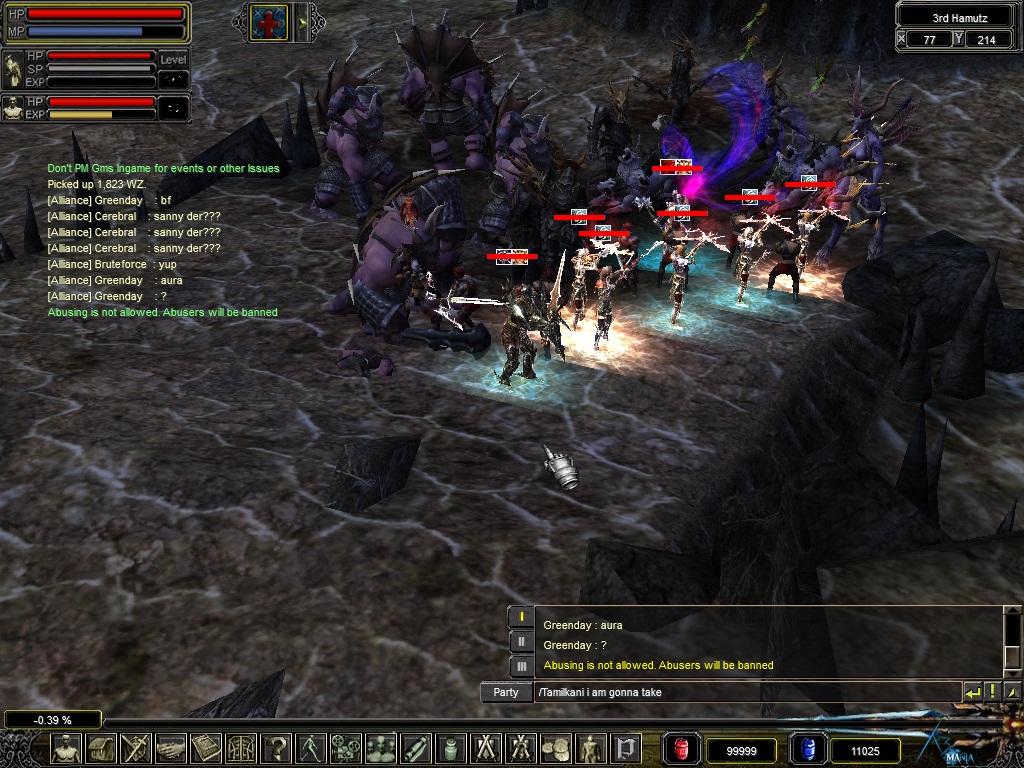Image resolution: width=1024 pixels, height=768 pixels.
Task: Switch to chat tab I
Action: coord(521,617)
